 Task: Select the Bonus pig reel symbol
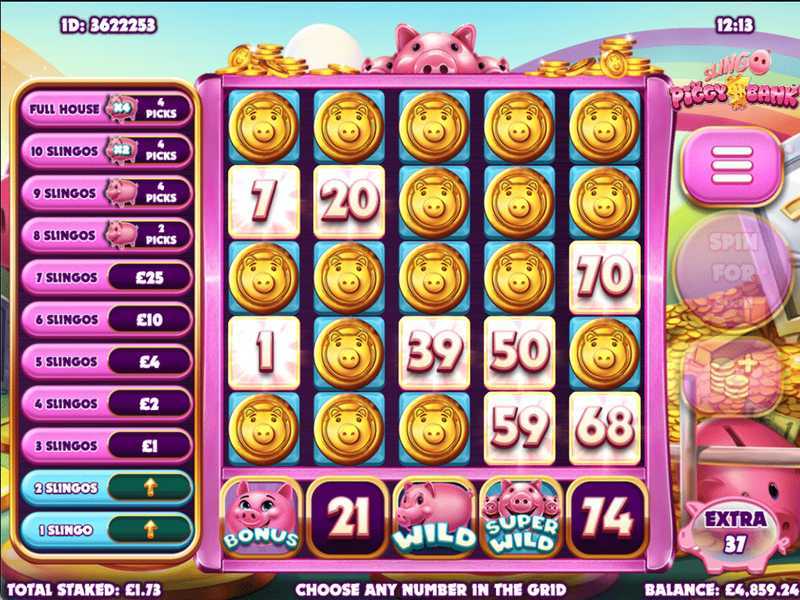coord(261,517)
